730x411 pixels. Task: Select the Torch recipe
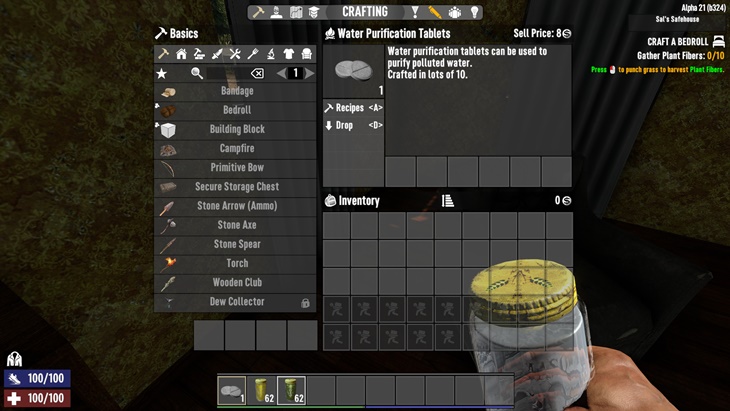[x=236, y=264]
